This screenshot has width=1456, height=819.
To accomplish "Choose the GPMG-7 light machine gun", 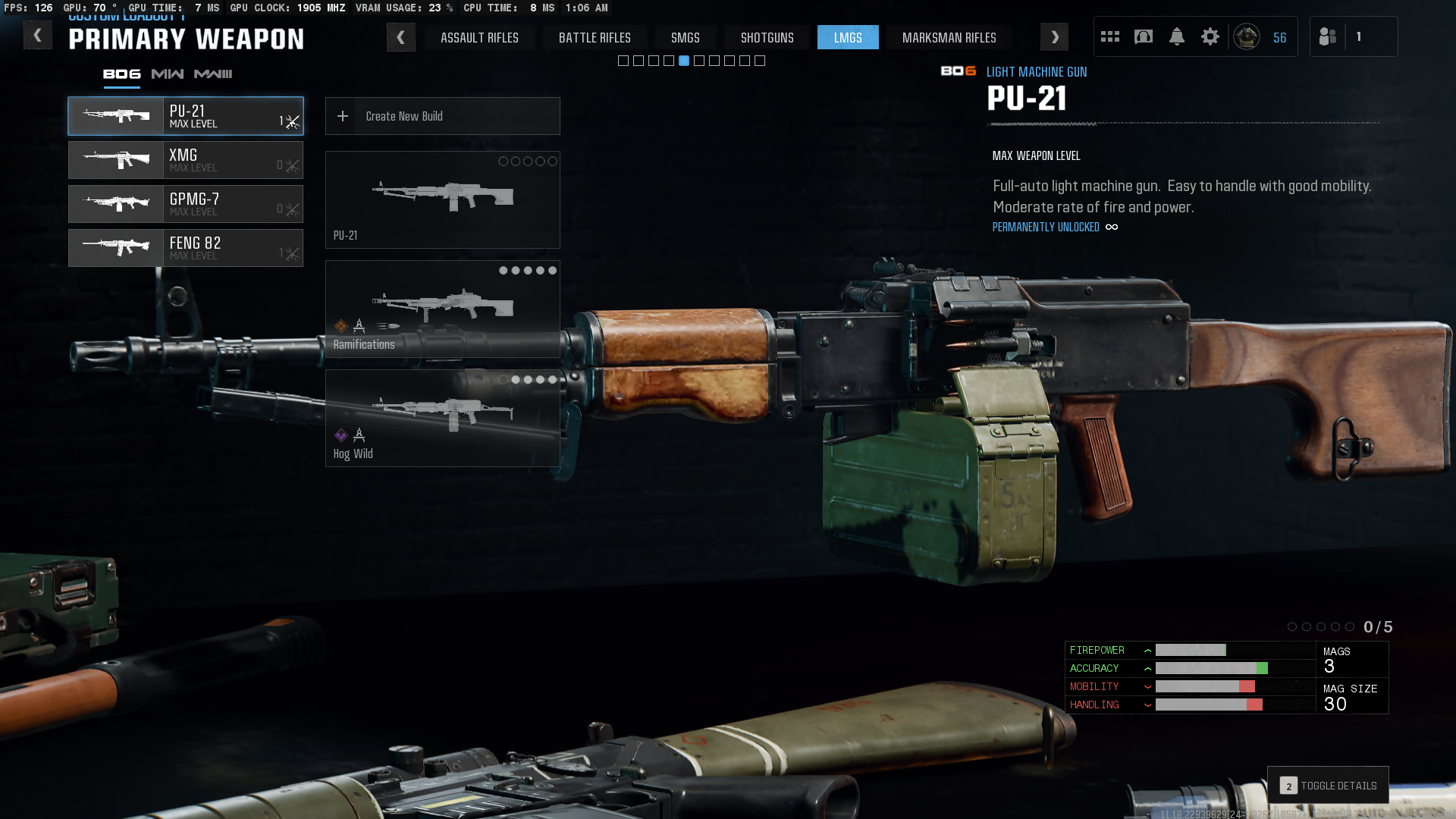I will 186,204.
